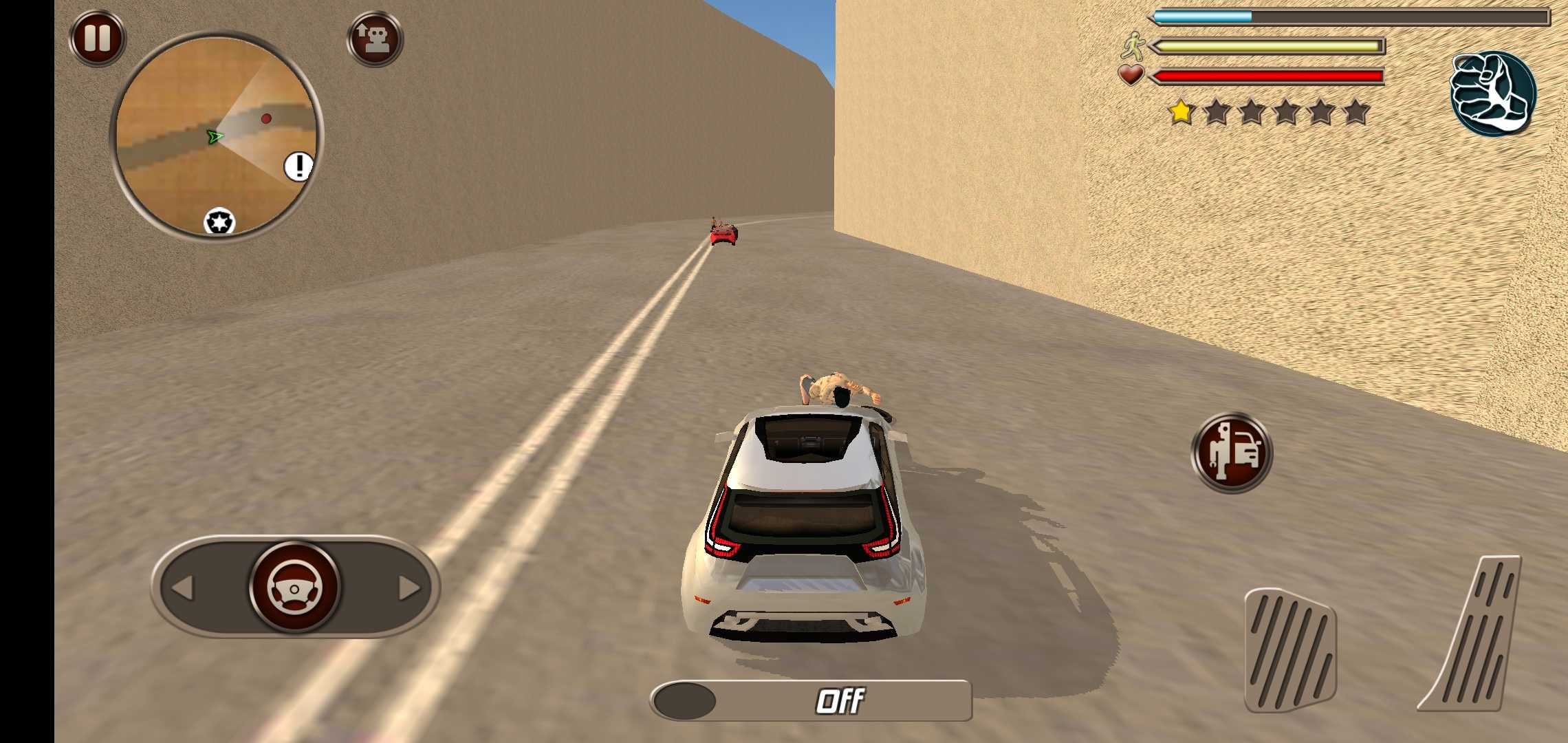Tap the robot upgrade icon
The height and width of the screenshot is (743, 1568).
(x=375, y=39)
